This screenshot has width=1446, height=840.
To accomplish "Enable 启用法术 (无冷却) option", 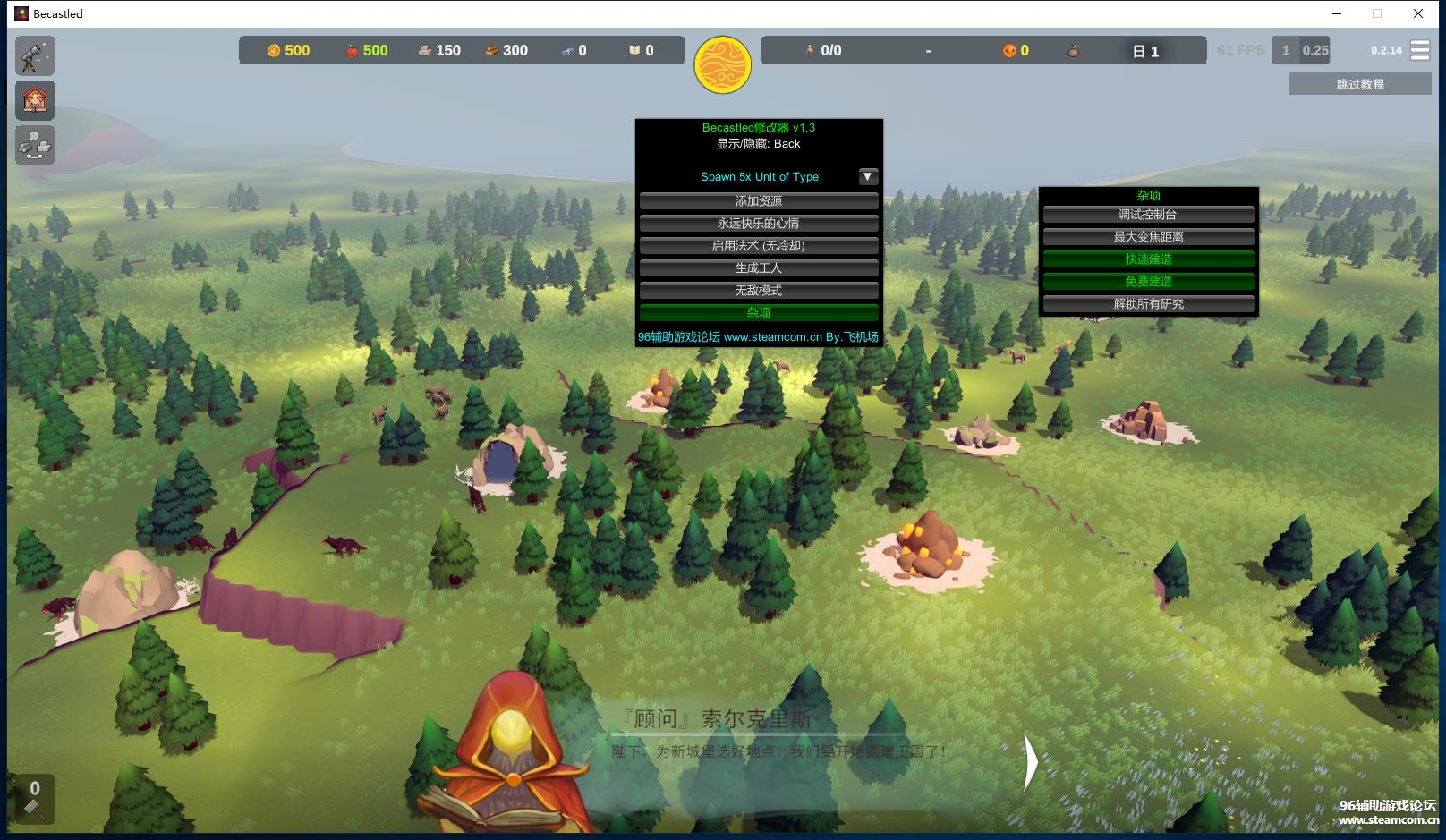I will (x=758, y=246).
